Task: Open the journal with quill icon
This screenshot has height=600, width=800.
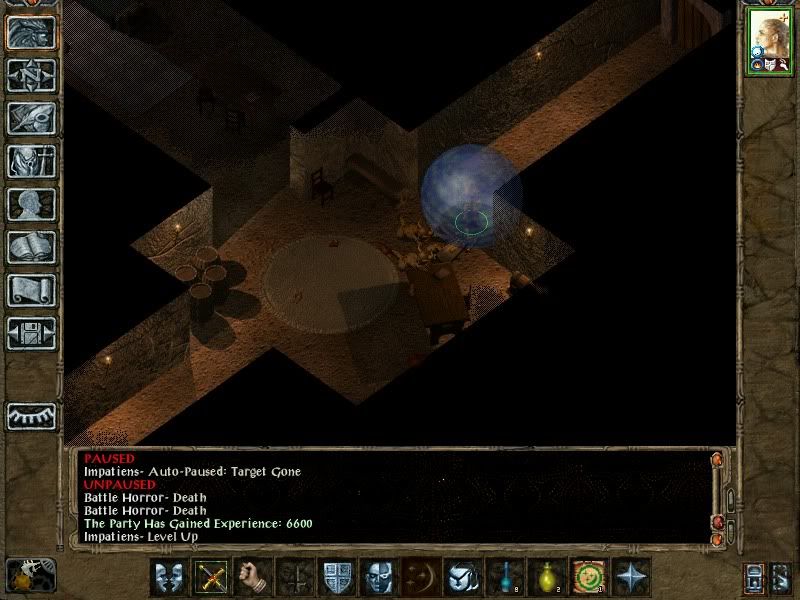Action: (31, 118)
